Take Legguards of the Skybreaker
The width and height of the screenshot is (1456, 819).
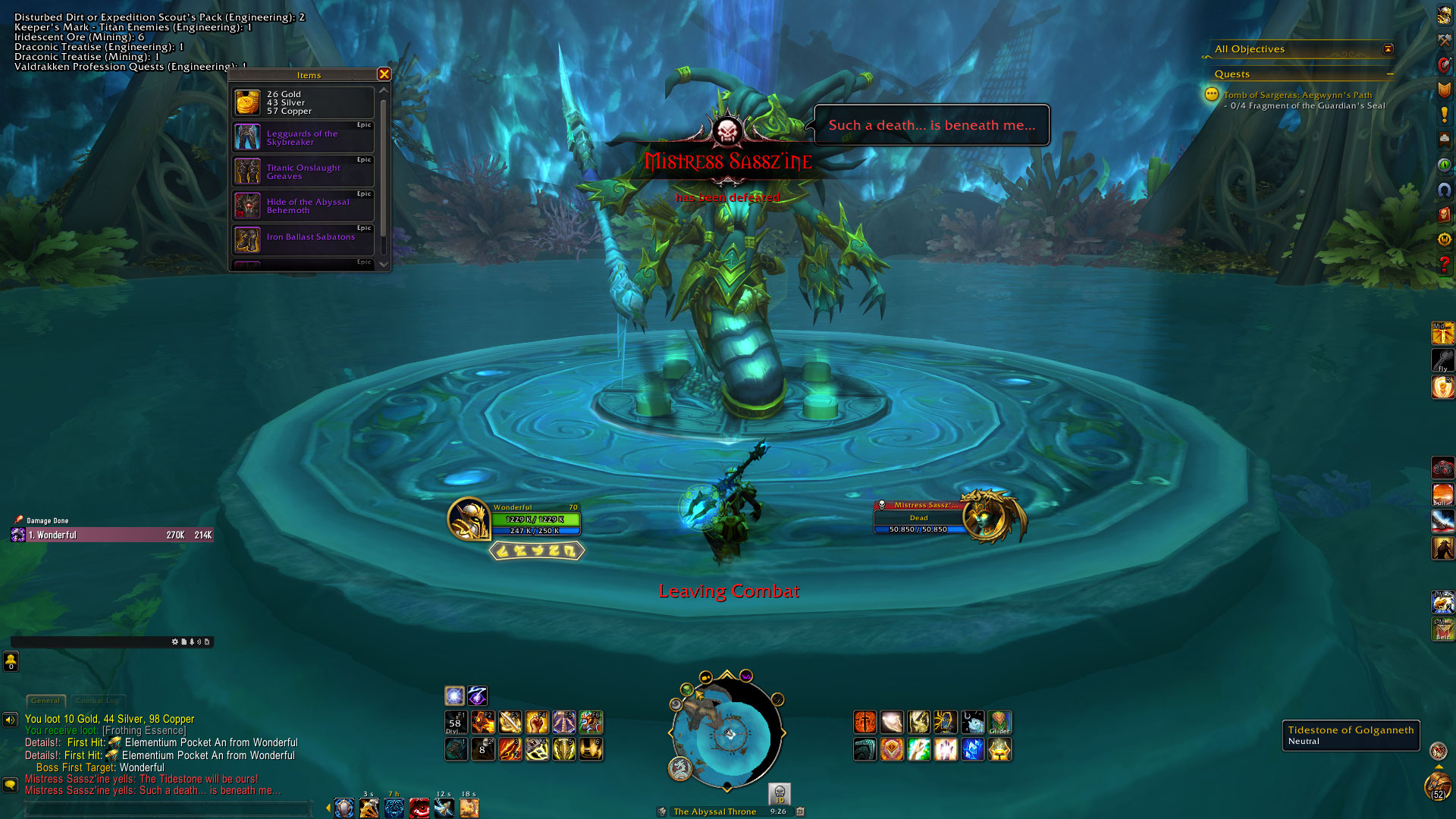point(303,137)
